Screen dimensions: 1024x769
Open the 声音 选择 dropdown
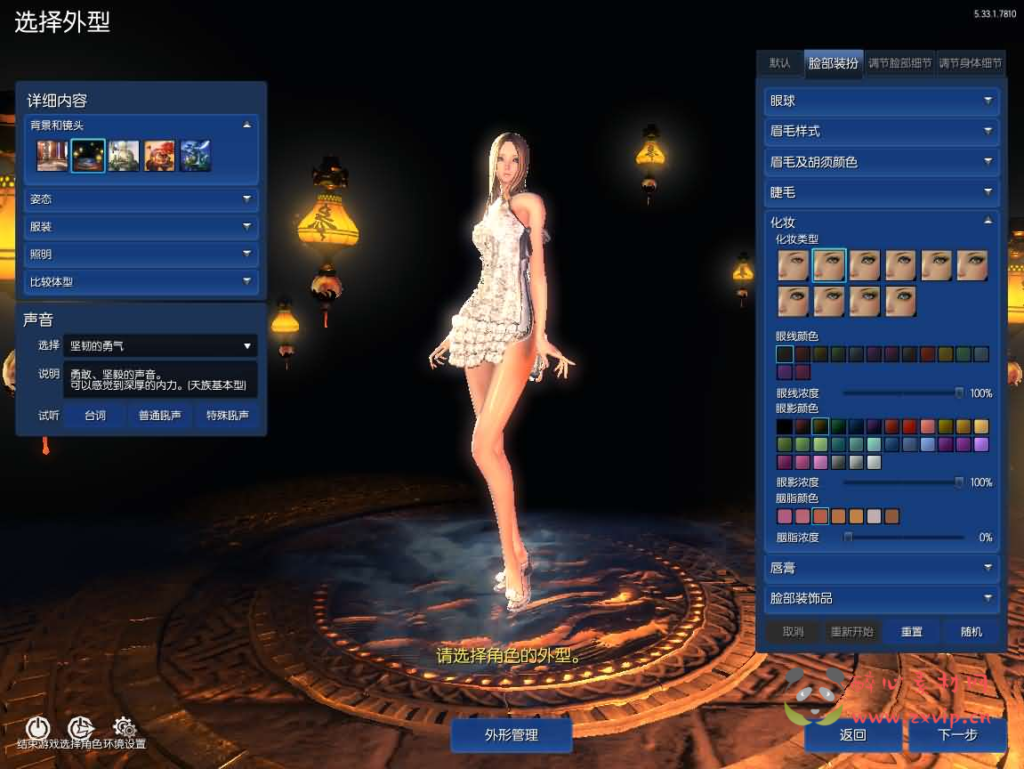[x=160, y=346]
